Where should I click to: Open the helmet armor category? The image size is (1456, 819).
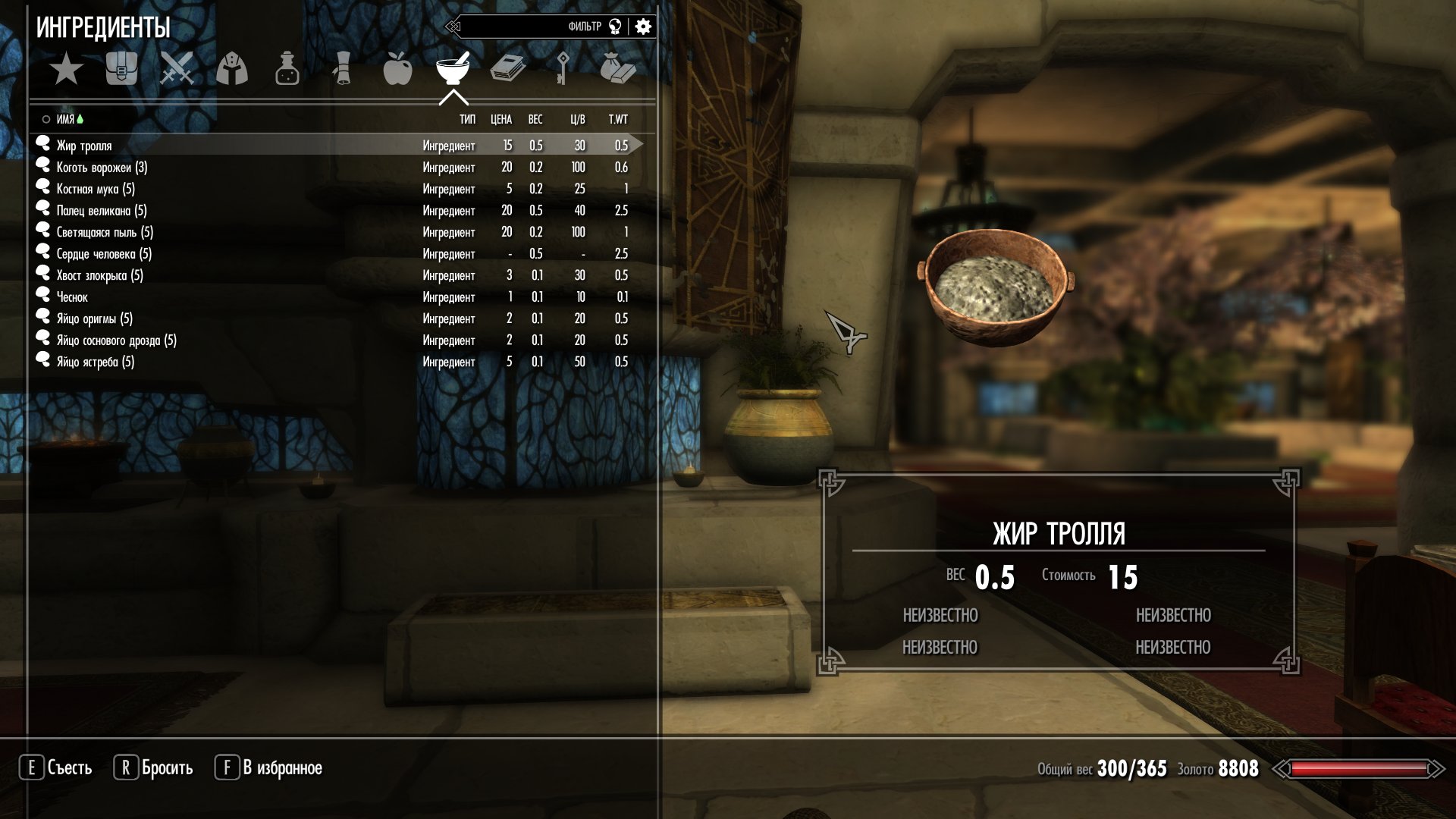click(x=232, y=70)
